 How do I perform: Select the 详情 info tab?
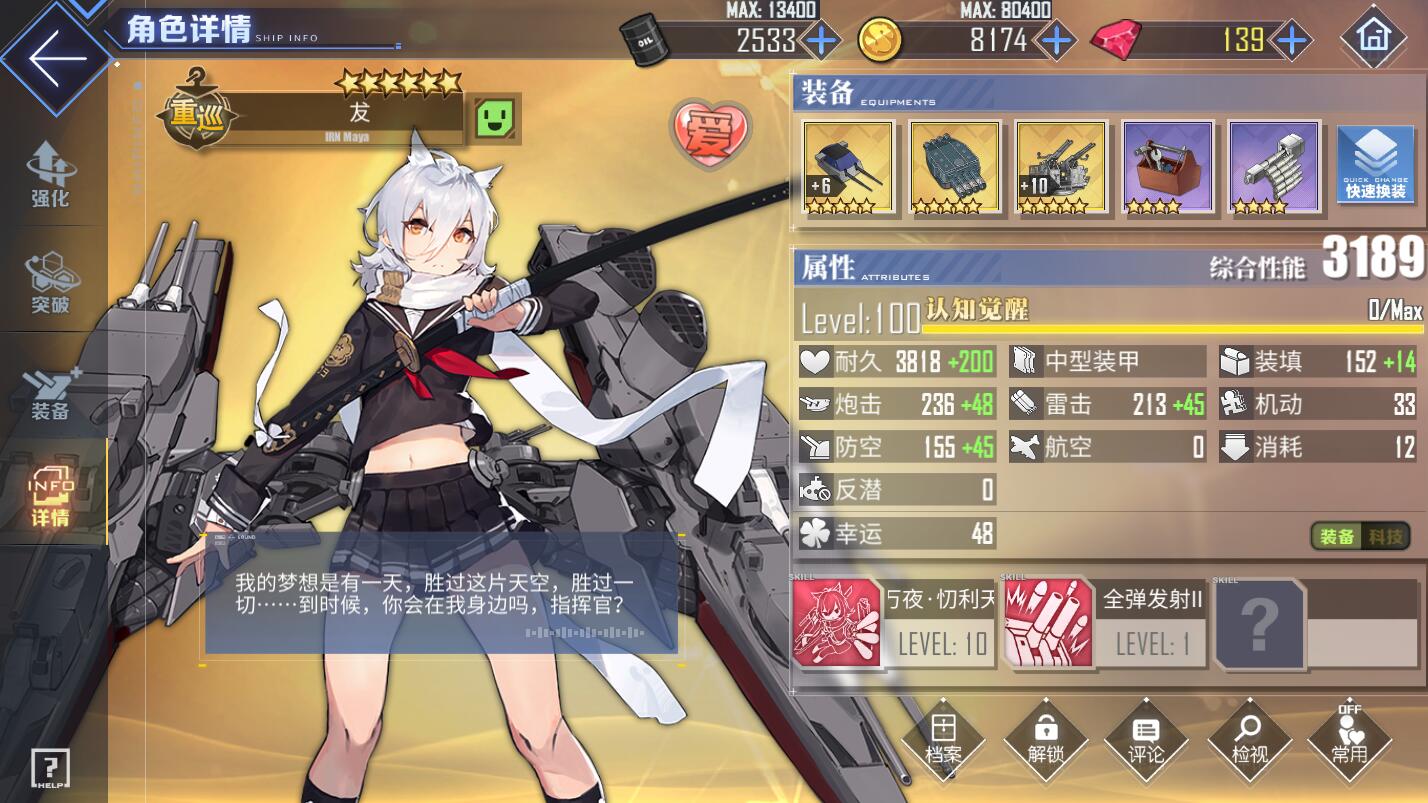tap(50, 497)
